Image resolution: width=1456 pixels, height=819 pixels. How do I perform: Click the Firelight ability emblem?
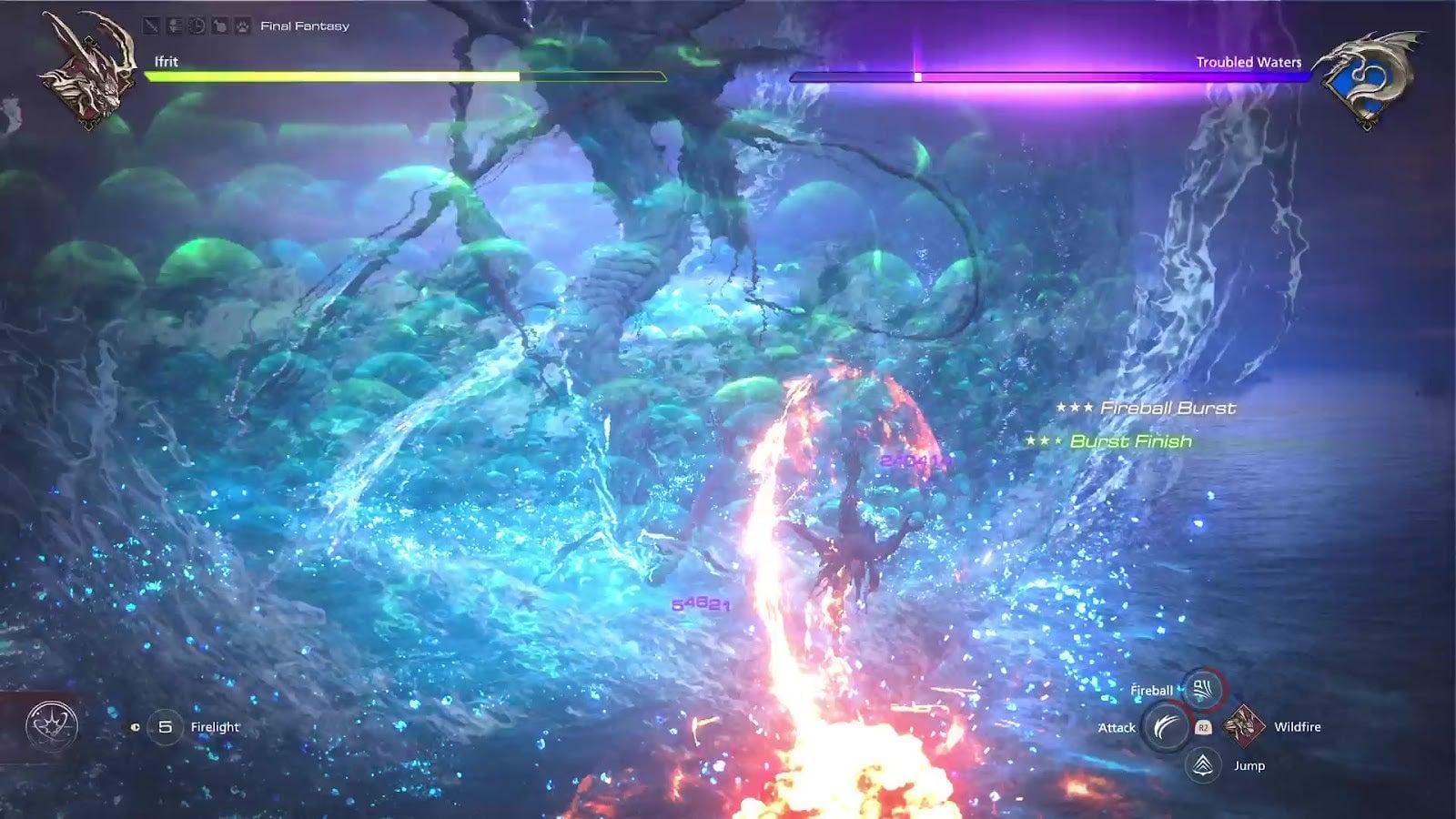pyautogui.click(x=53, y=726)
